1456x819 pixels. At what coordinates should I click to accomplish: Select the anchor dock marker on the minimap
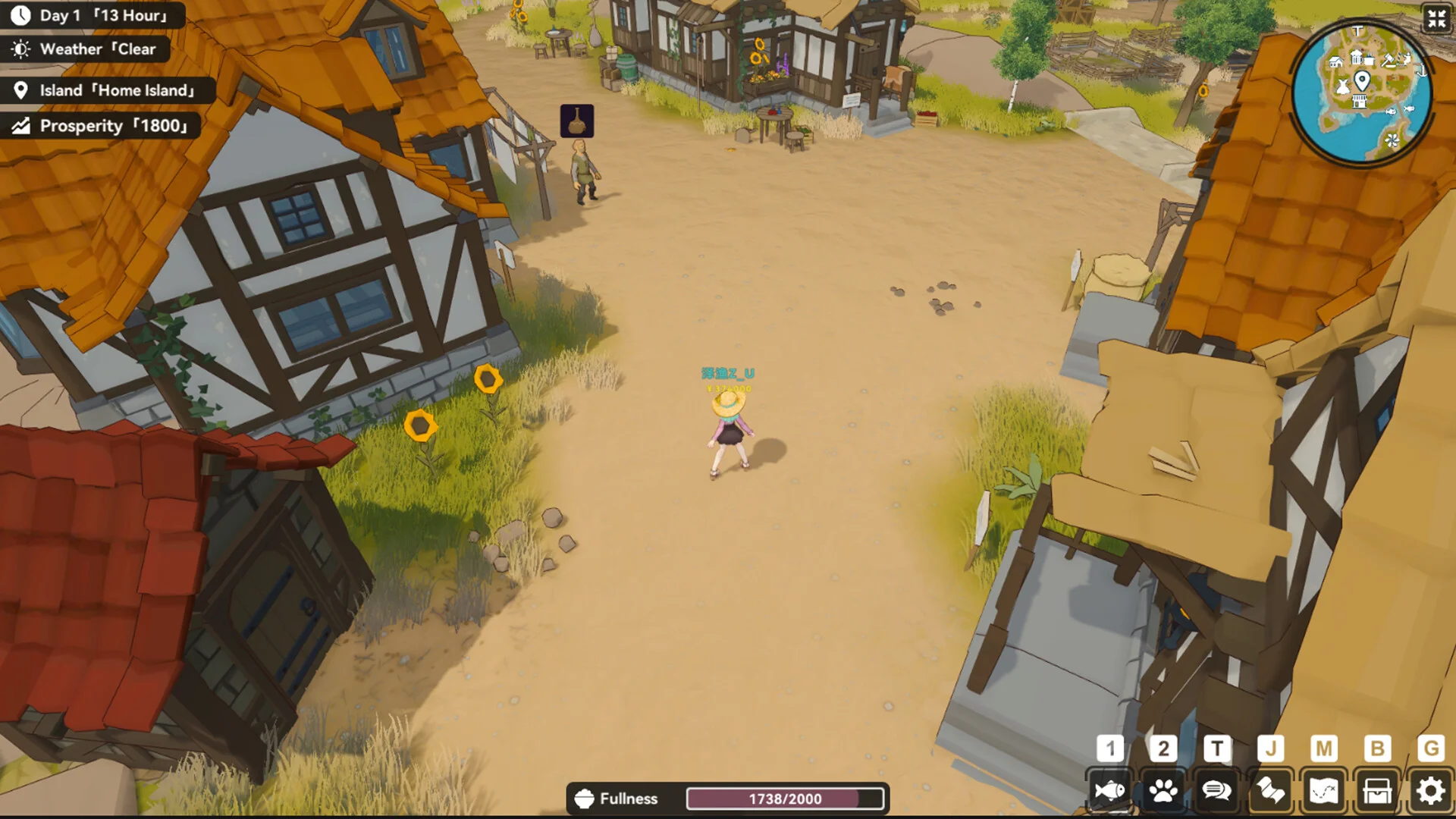(x=1422, y=71)
